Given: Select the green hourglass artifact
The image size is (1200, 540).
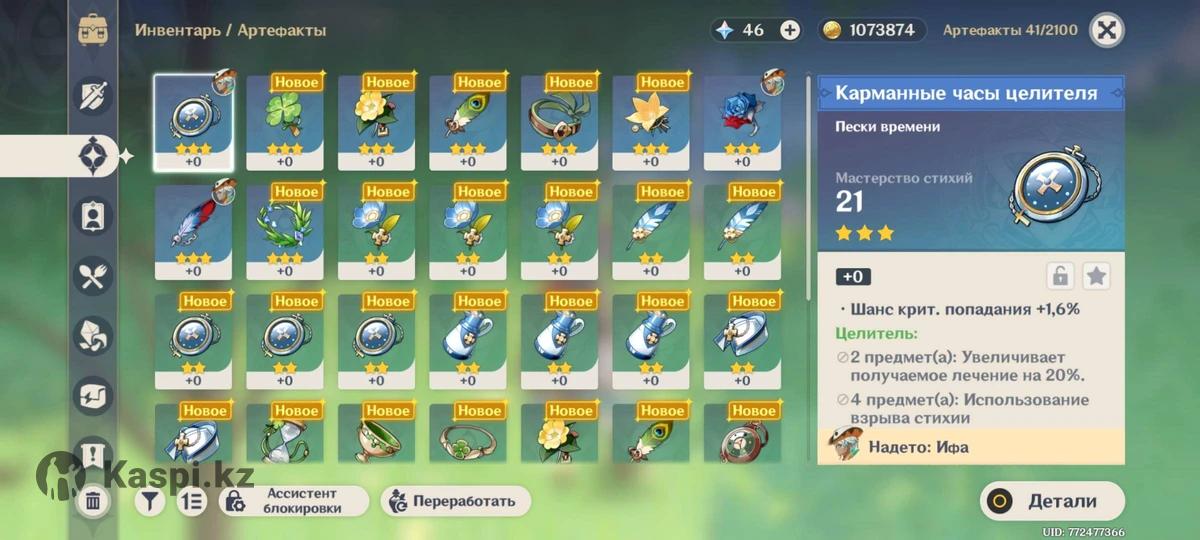Looking at the screenshot, I should pos(284,438).
